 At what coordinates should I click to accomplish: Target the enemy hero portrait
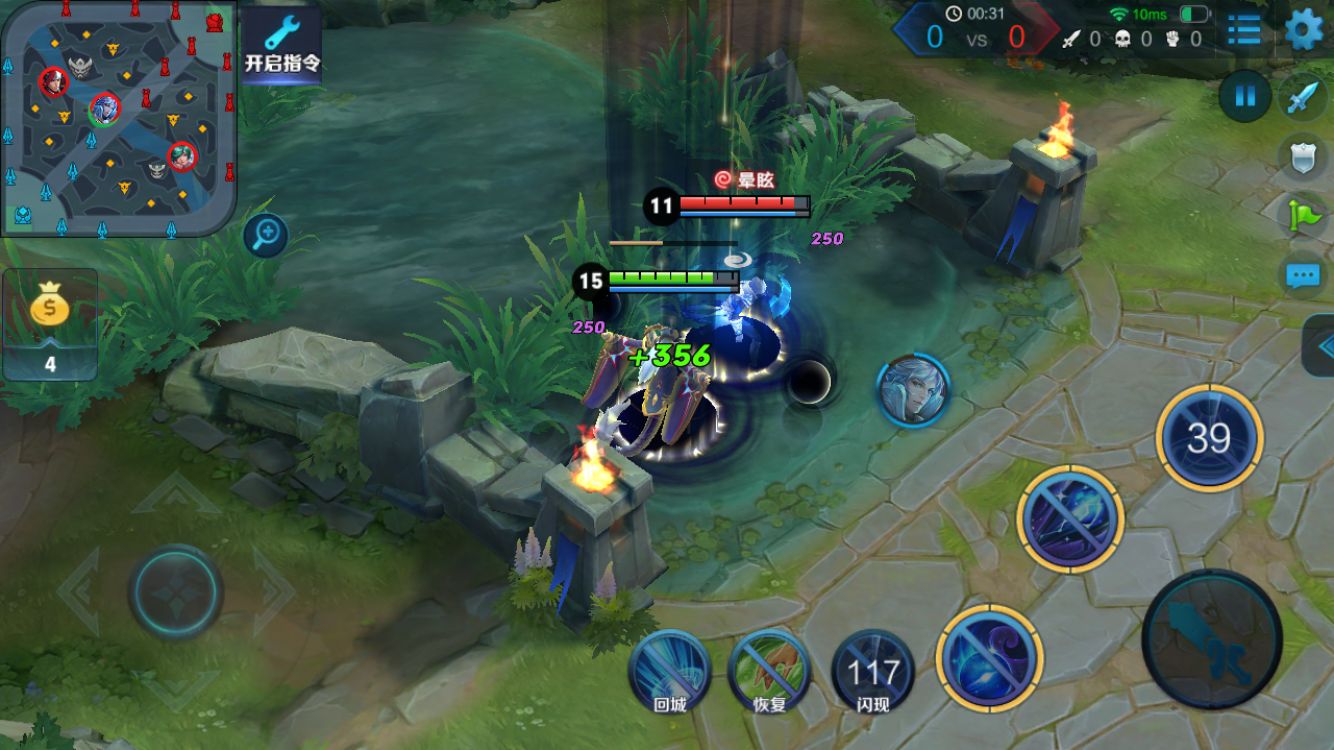[912, 389]
